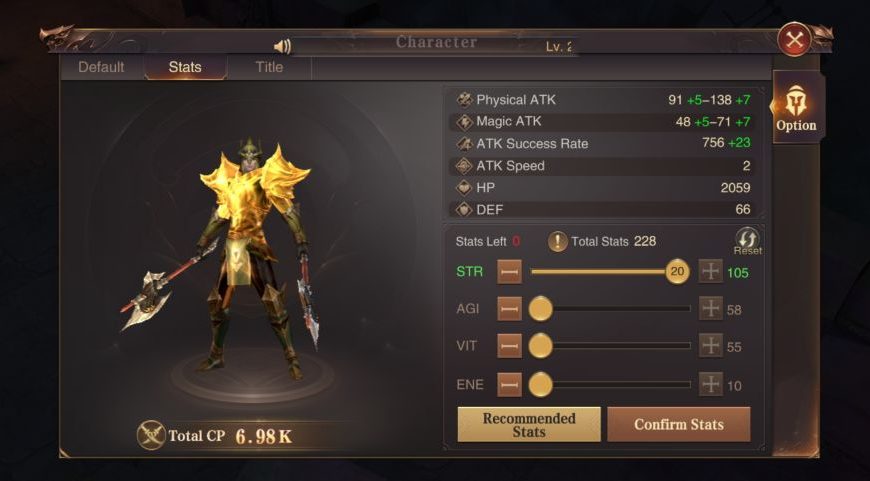Toggle the speaker sound icon
Image resolution: width=870 pixels, height=481 pixels.
(x=282, y=46)
